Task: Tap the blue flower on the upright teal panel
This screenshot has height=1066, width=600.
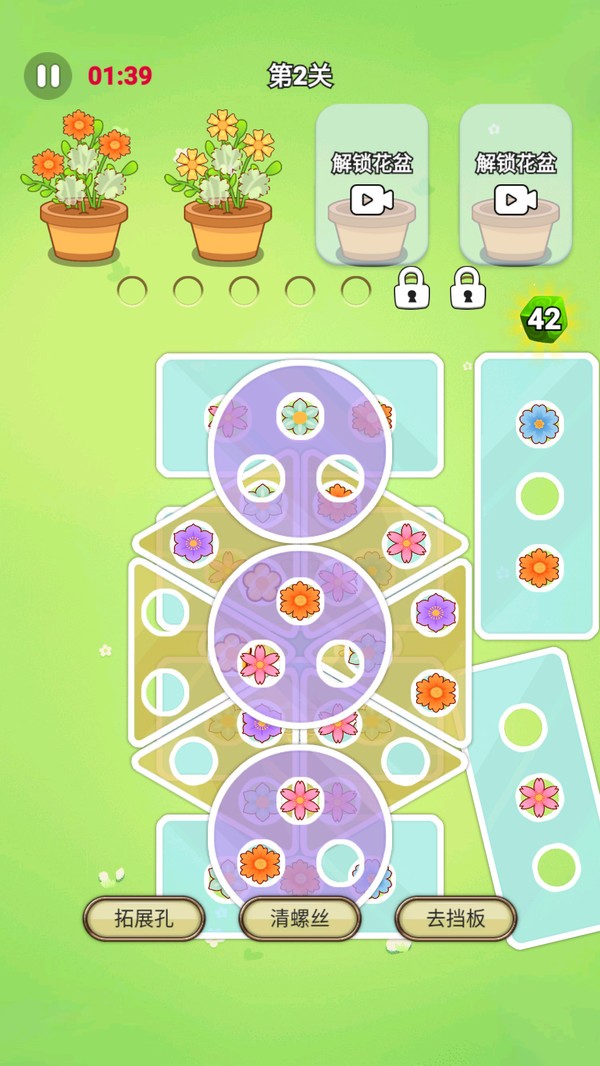Action: click(x=539, y=424)
